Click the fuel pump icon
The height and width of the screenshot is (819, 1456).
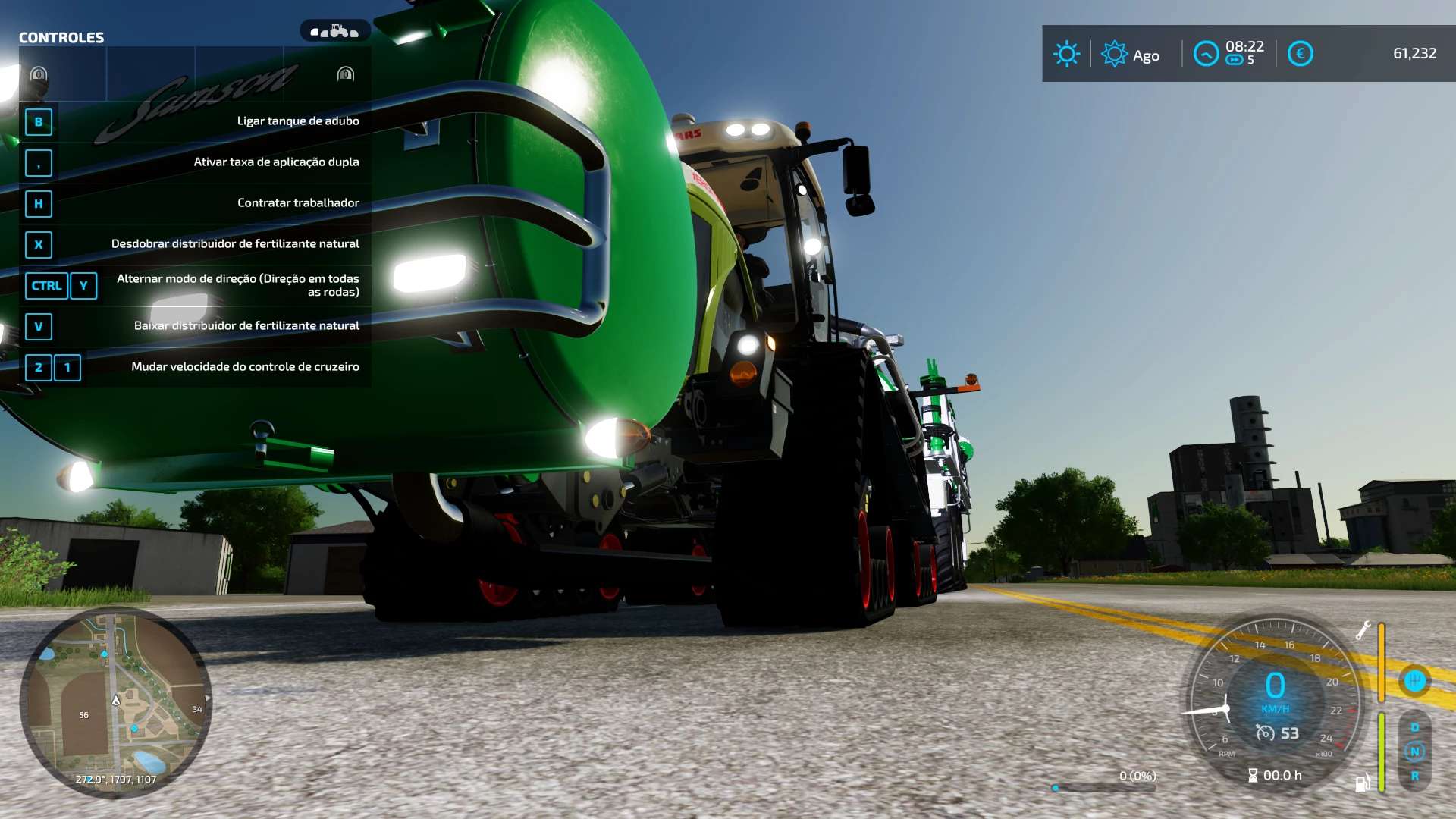(1362, 783)
